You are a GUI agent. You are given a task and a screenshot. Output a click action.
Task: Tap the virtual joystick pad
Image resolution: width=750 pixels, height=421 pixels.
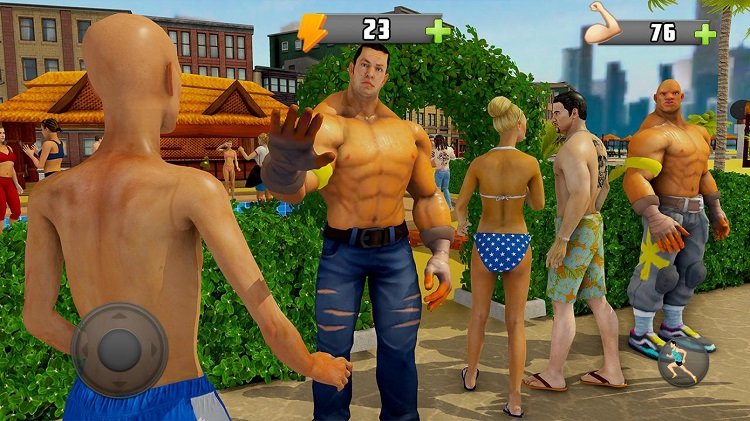tap(120, 349)
